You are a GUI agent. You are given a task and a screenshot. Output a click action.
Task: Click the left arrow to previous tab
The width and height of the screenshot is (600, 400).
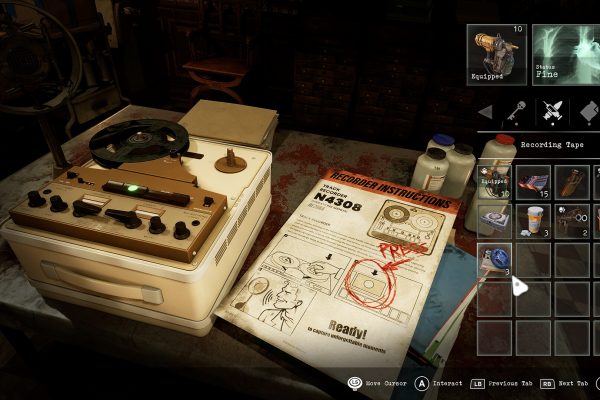point(486,112)
